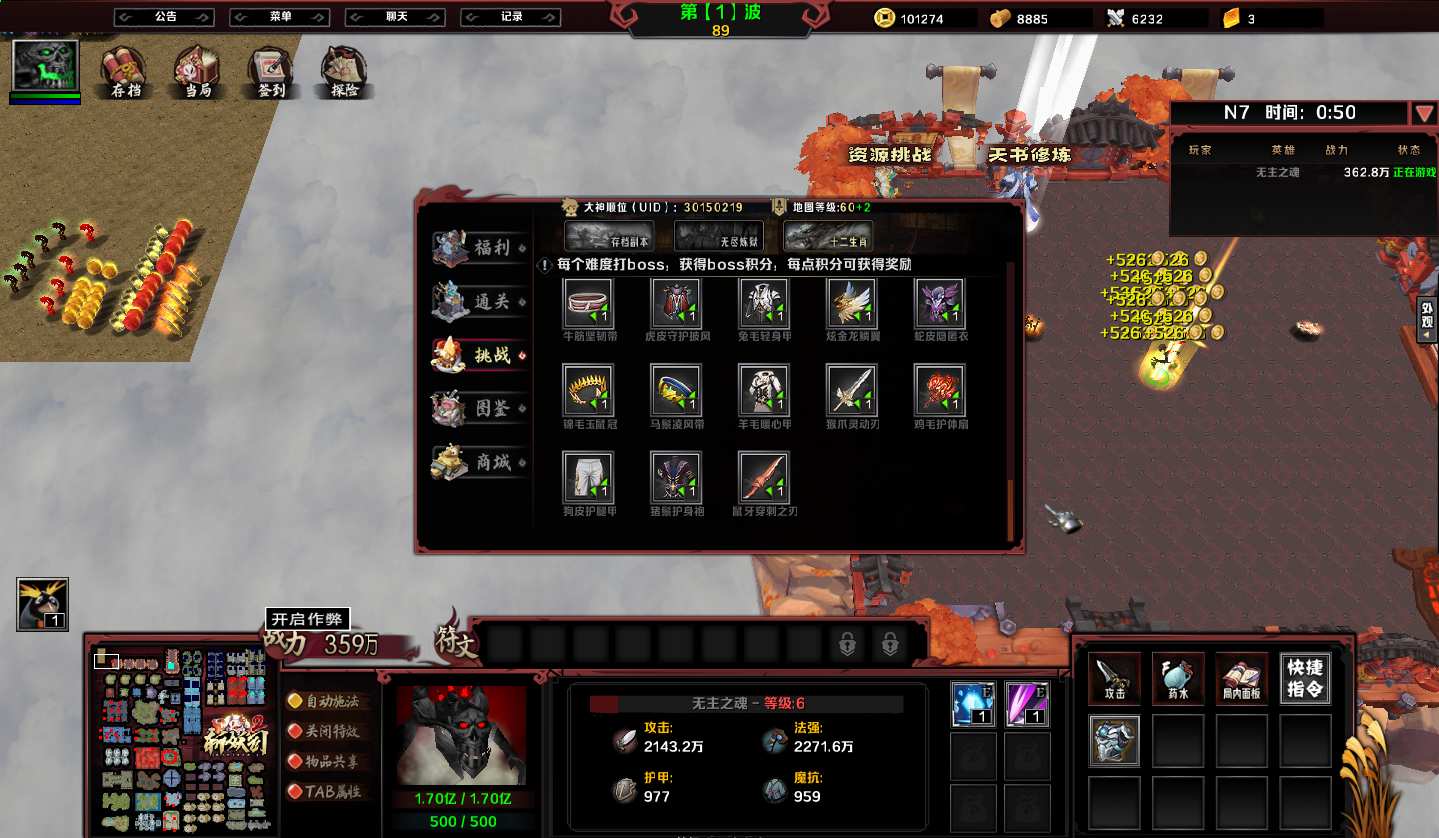Open the 公告 announcements menu
The image size is (1439, 838).
coord(164,17)
